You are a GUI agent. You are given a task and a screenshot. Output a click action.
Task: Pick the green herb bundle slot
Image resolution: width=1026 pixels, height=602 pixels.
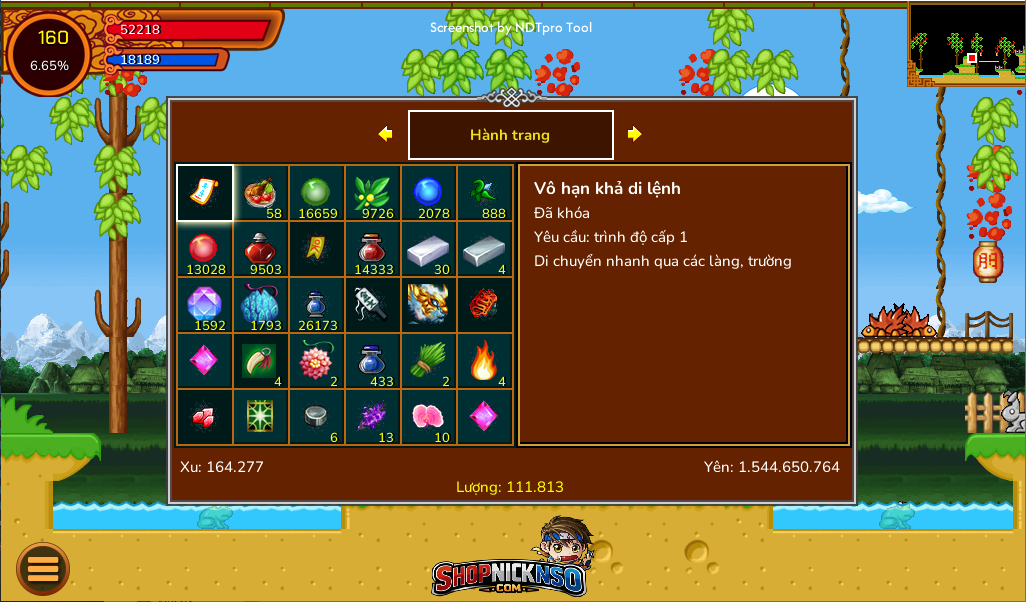[x=429, y=361]
